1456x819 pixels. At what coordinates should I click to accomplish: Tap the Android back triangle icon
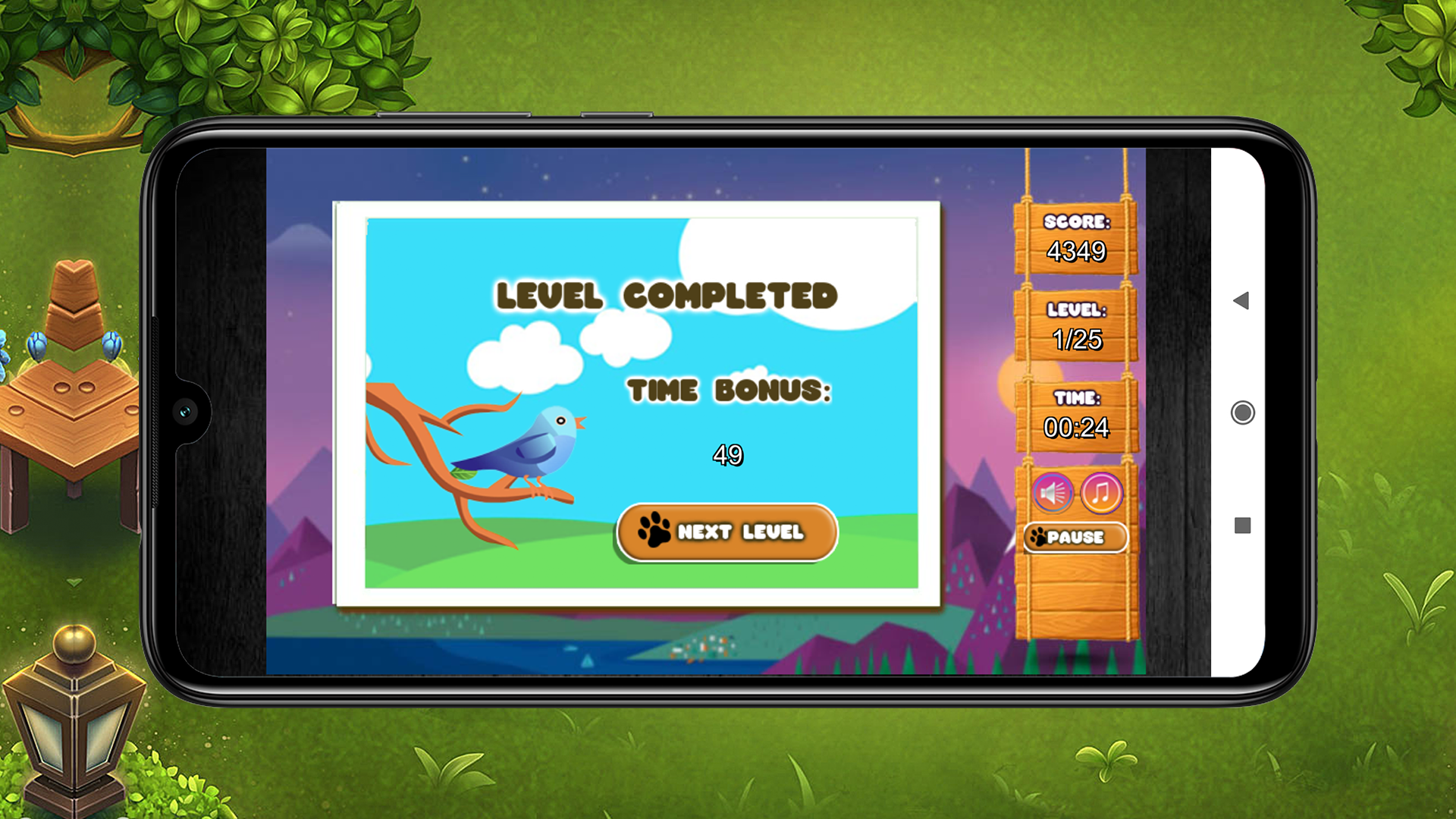[x=1243, y=301]
